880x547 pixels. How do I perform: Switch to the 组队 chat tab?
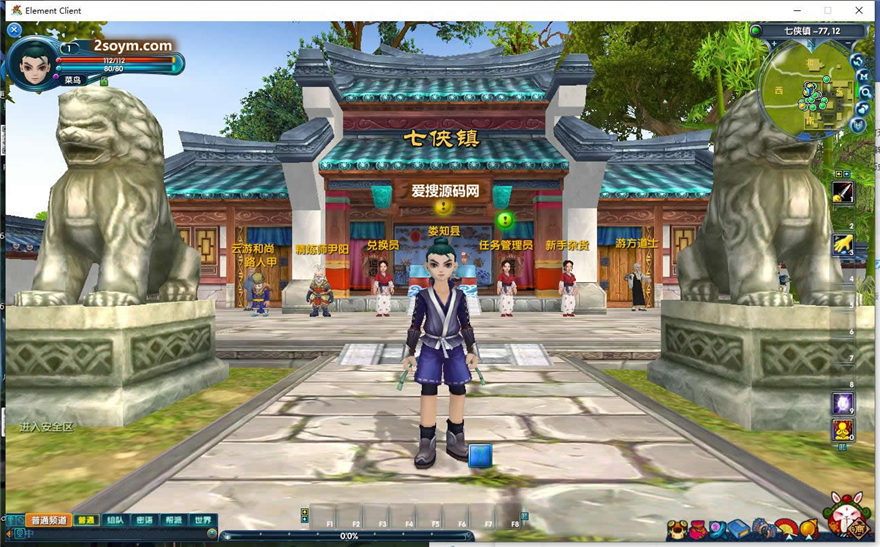point(115,520)
